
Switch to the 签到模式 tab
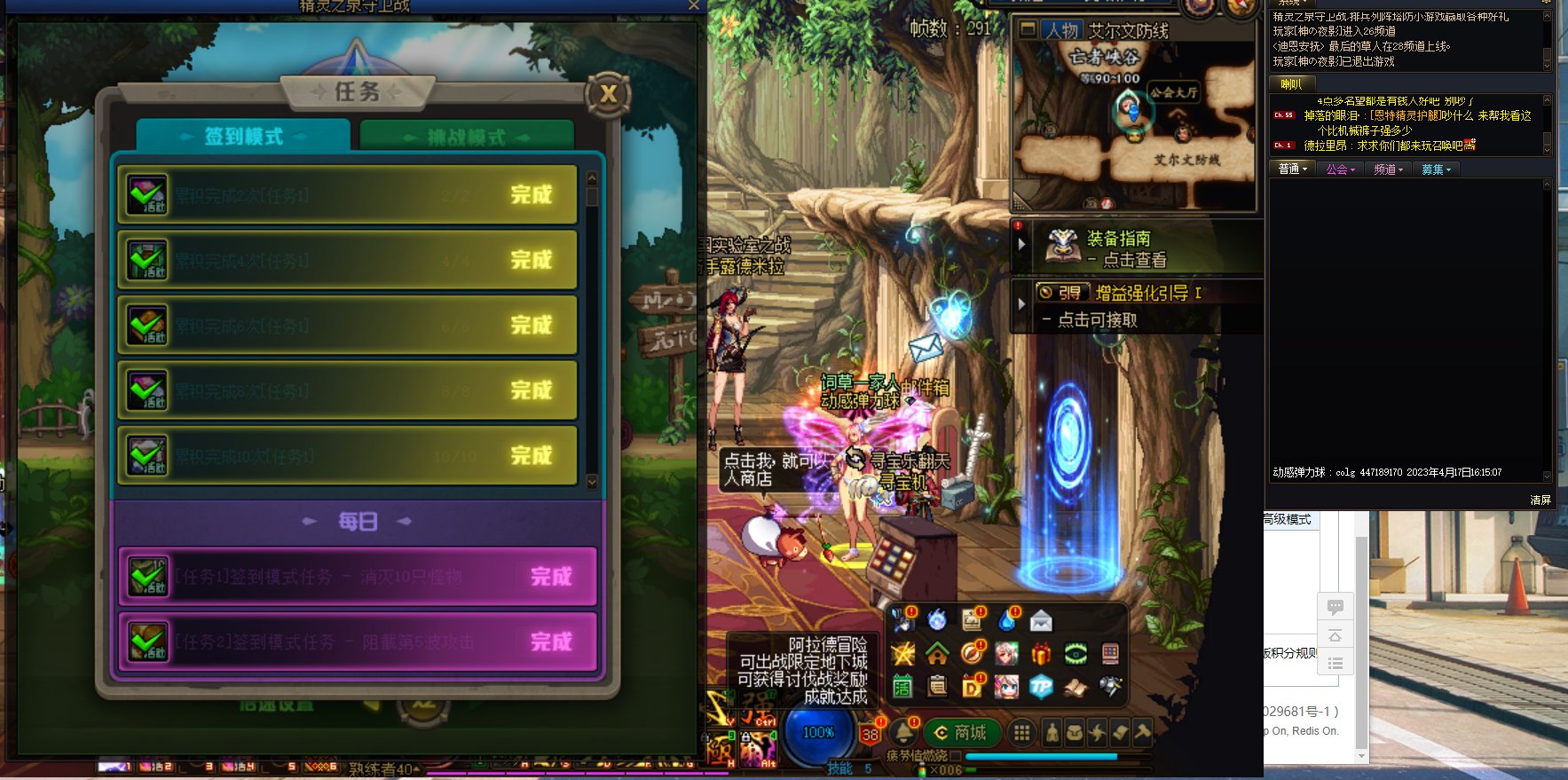243,137
